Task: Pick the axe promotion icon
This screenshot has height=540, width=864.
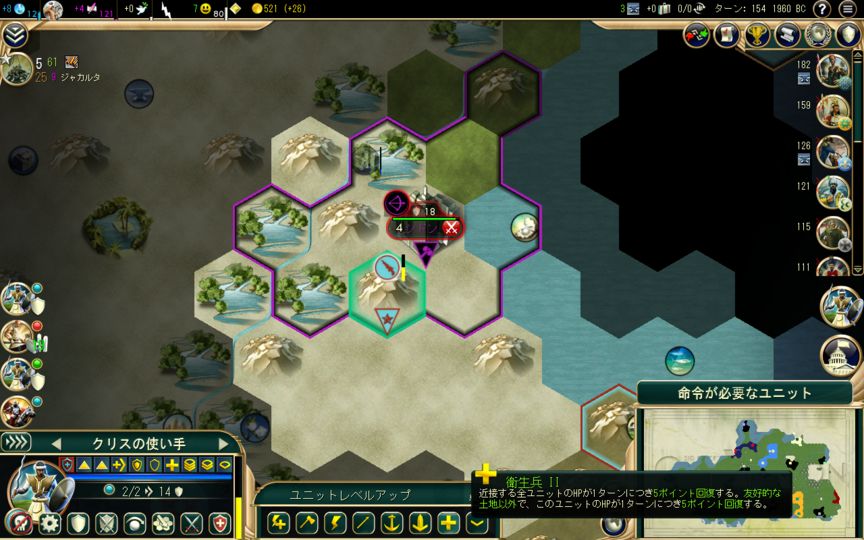Action: [x=307, y=521]
